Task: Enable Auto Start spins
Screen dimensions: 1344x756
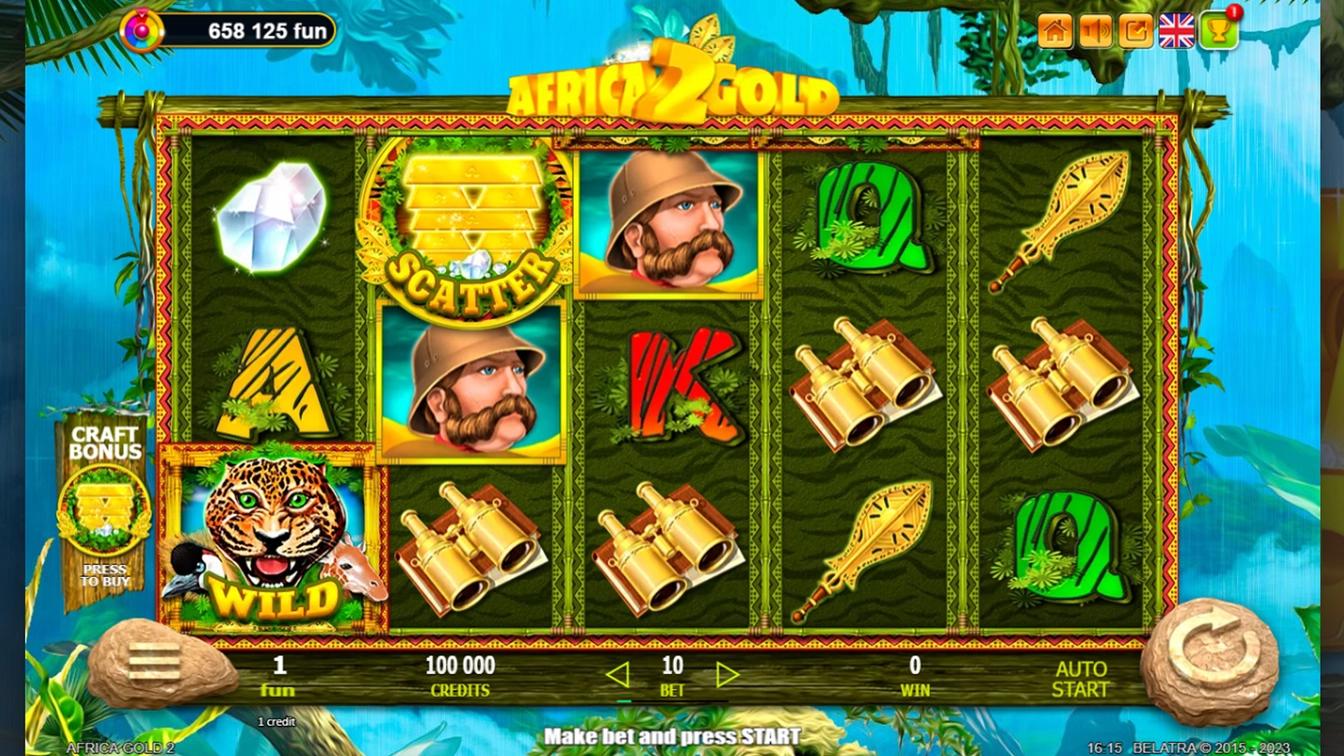Action: (1080, 679)
